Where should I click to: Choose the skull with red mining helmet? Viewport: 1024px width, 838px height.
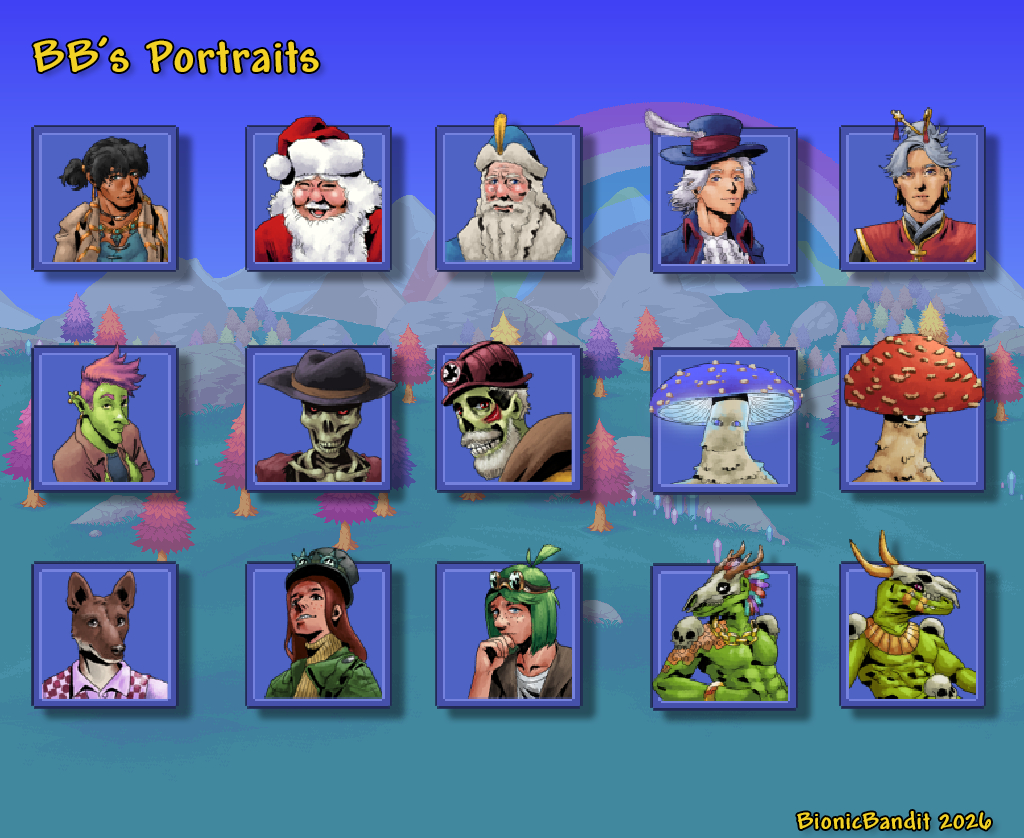(508, 418)
